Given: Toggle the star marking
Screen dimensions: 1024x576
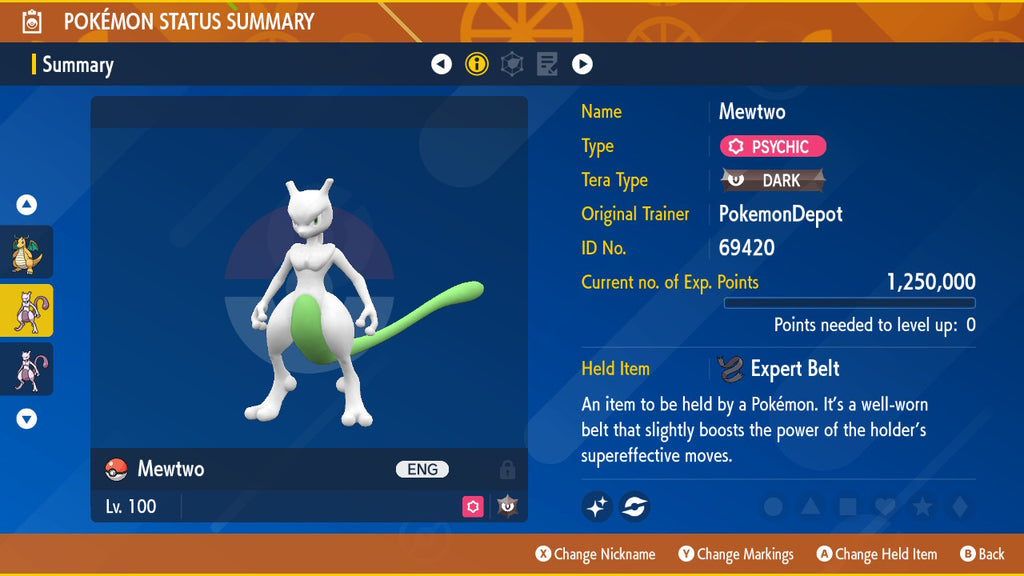Looking at the screenshot, I should point(922,507).
